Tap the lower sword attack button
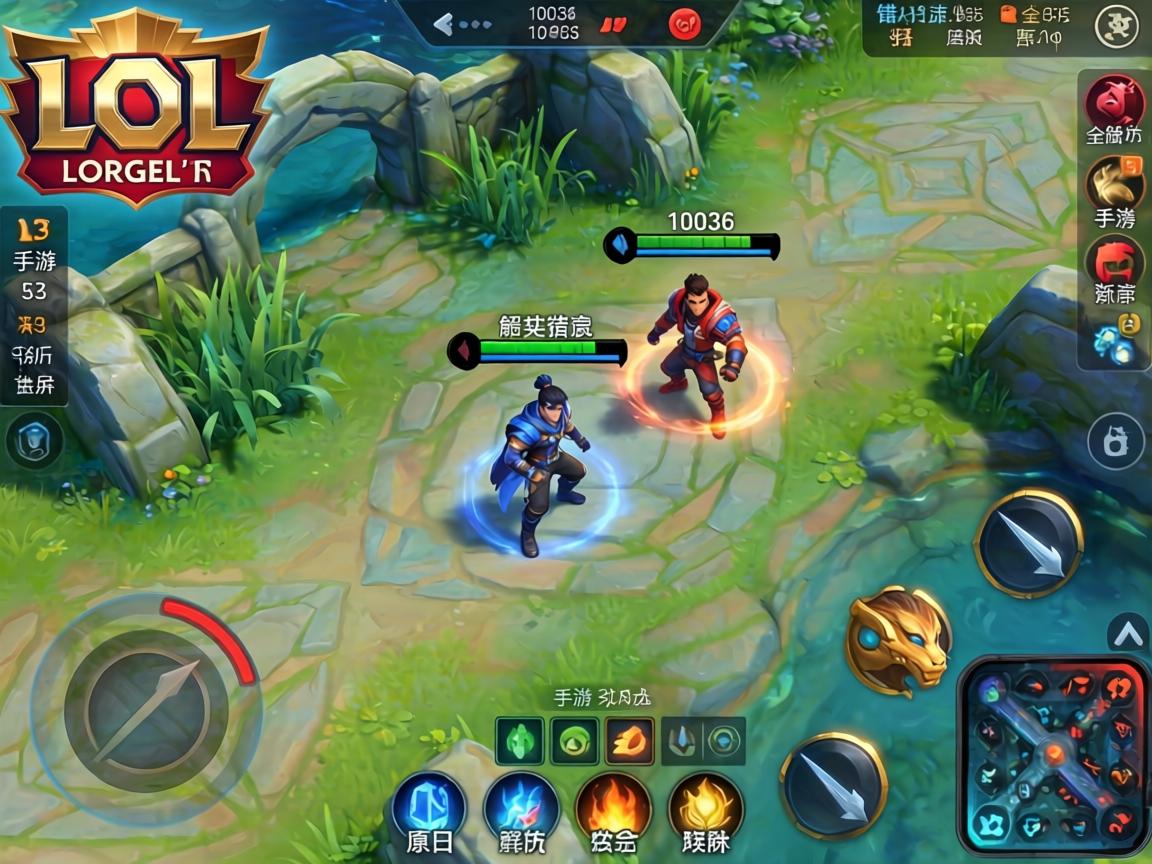 tap(833, 785)
